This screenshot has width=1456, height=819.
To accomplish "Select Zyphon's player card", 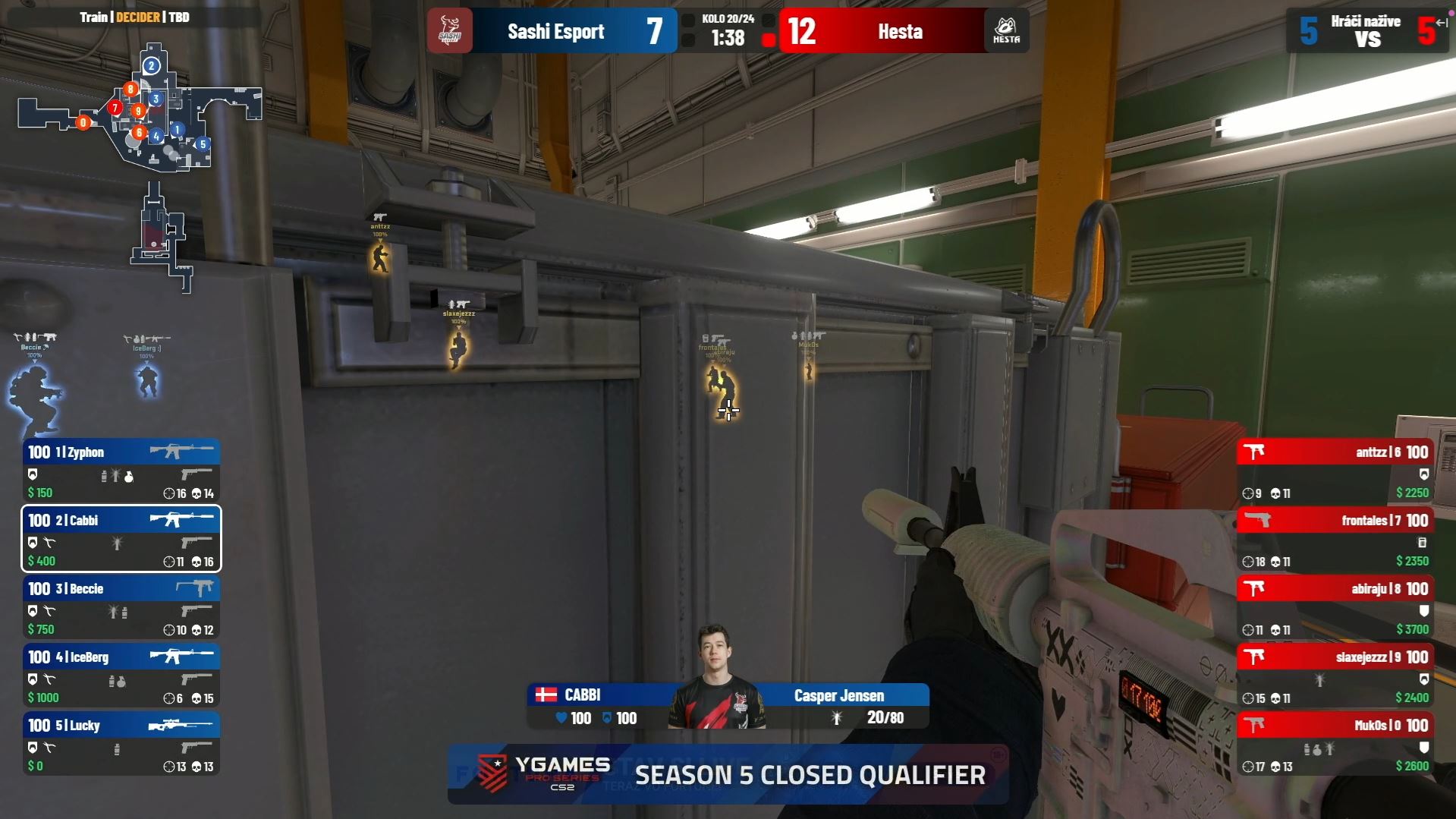I will [x=121, y=471].
